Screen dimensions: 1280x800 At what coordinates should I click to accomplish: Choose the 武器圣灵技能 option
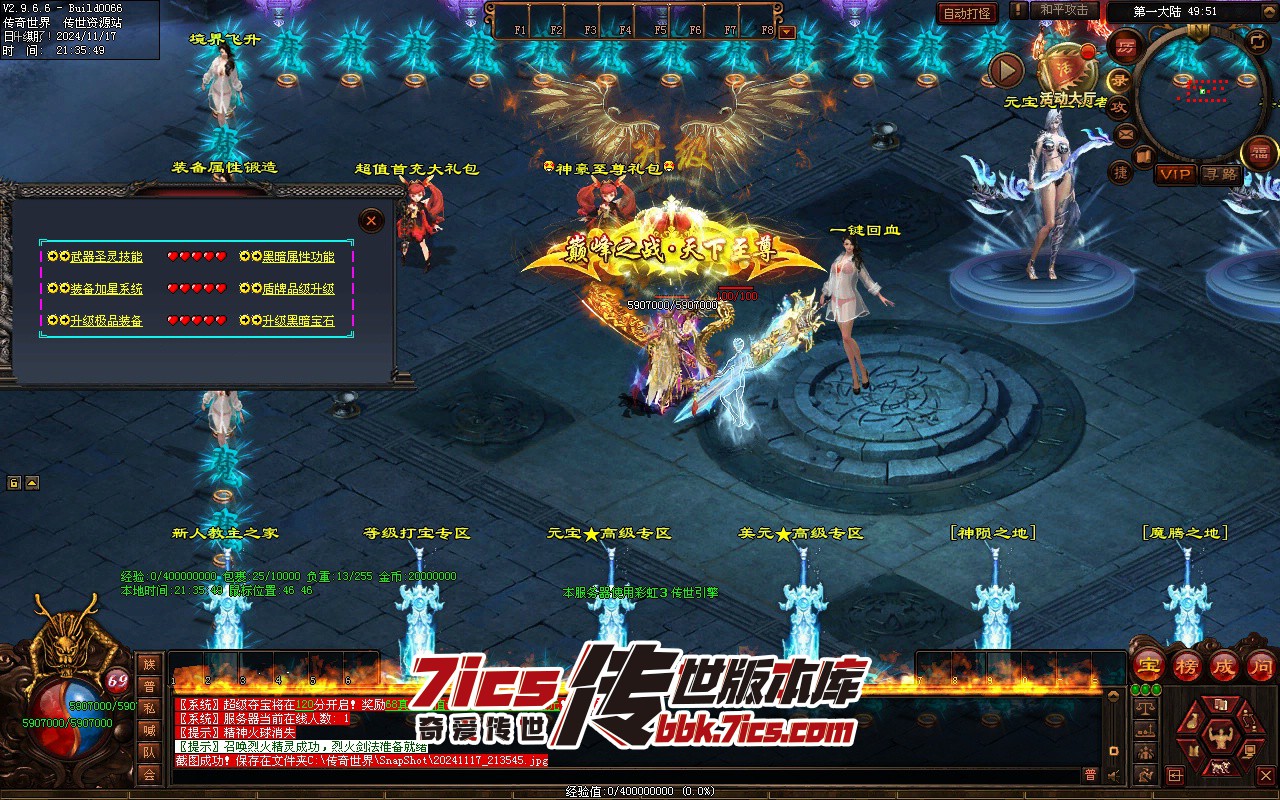tap(106, 257)
